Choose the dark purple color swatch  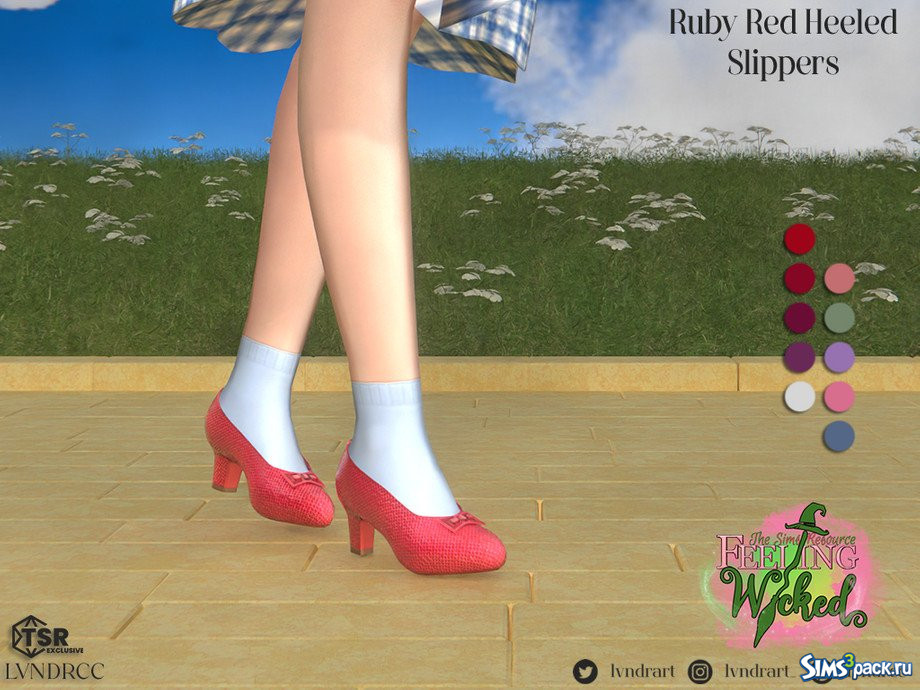tap(799, 357)
